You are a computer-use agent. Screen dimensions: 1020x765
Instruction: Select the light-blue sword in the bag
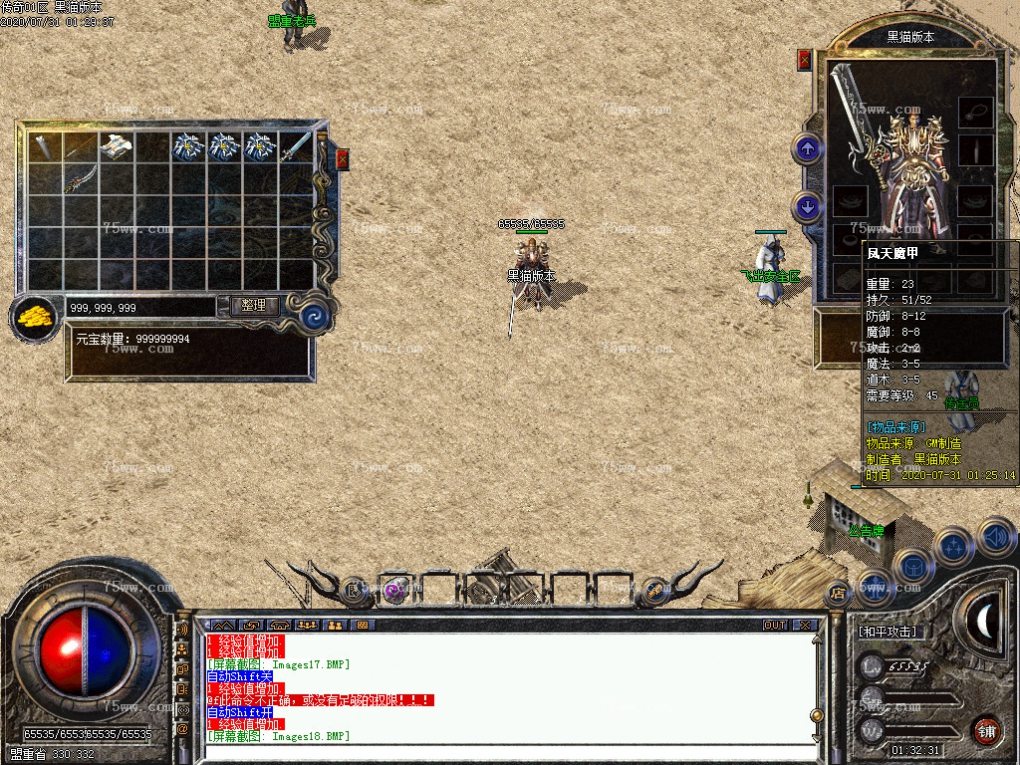pos(296,147)
